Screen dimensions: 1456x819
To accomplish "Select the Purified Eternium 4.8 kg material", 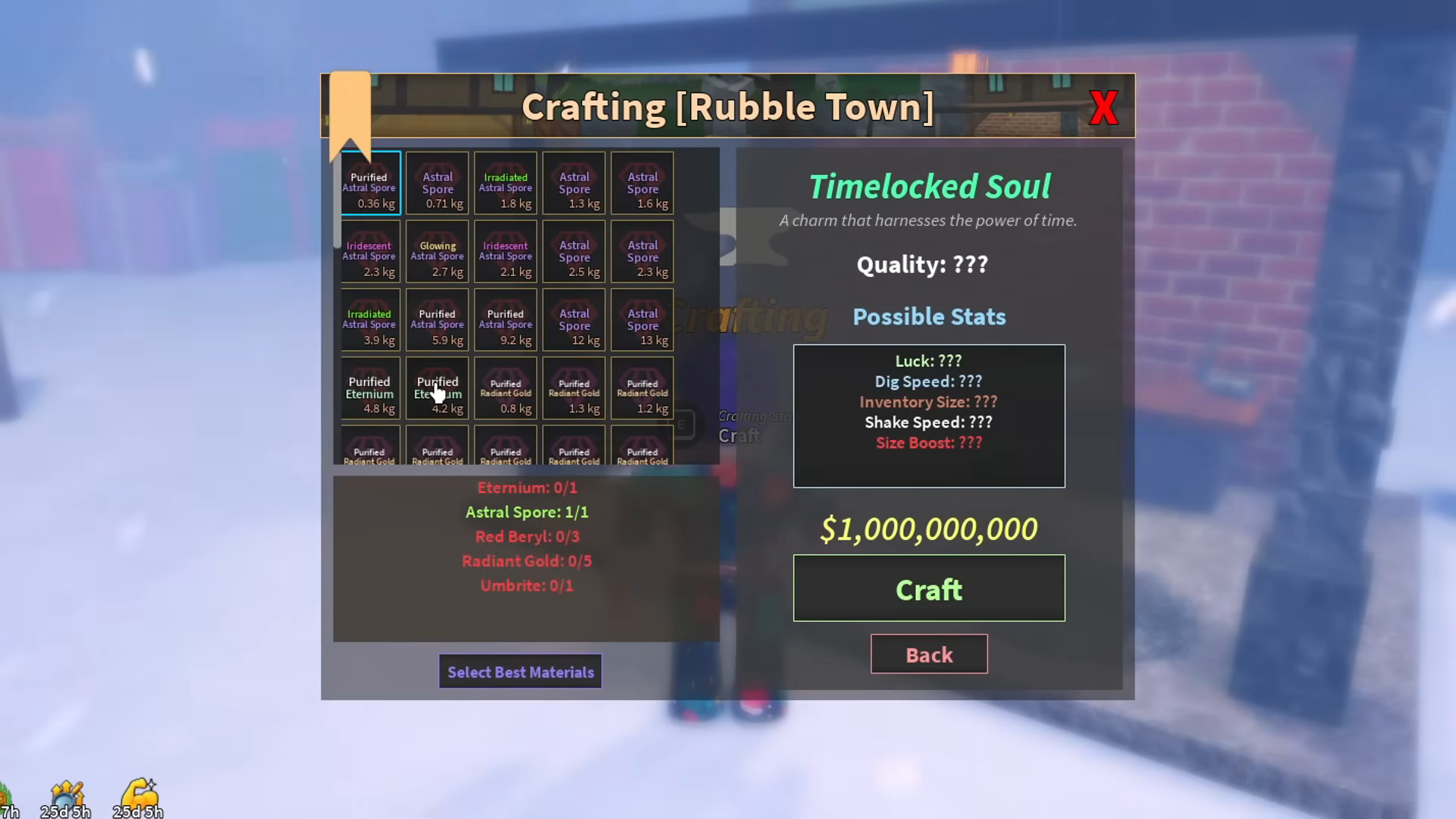I will pyautogui.click(x=370, y=388).
